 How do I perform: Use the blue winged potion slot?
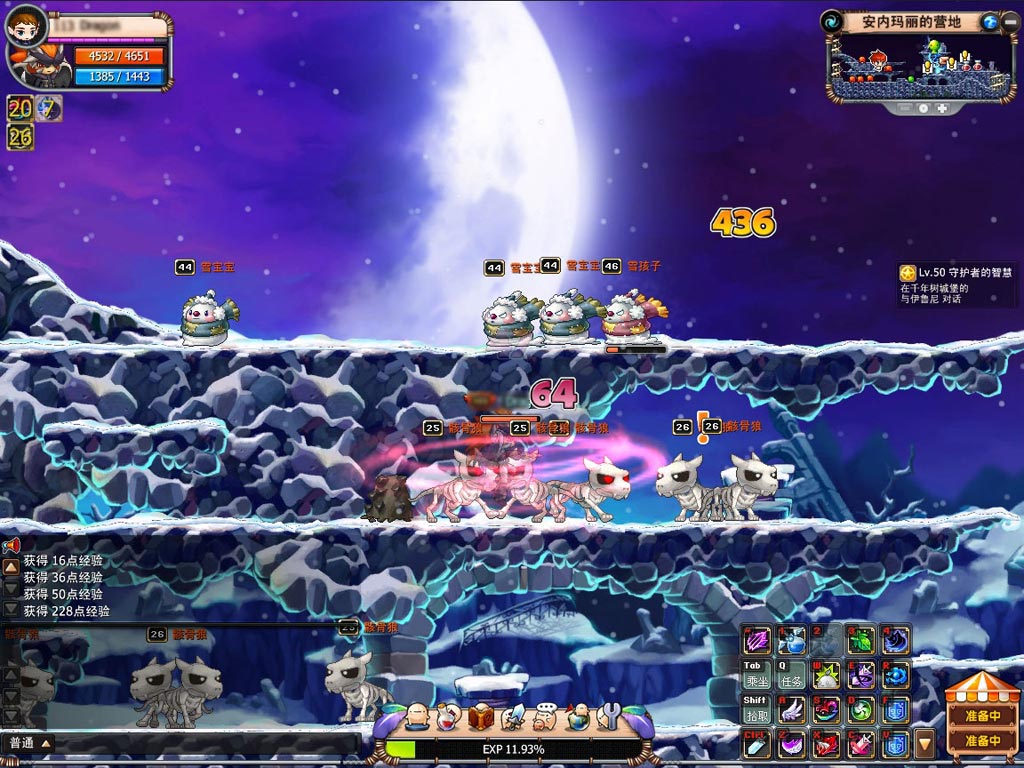(x=791, y=640)
